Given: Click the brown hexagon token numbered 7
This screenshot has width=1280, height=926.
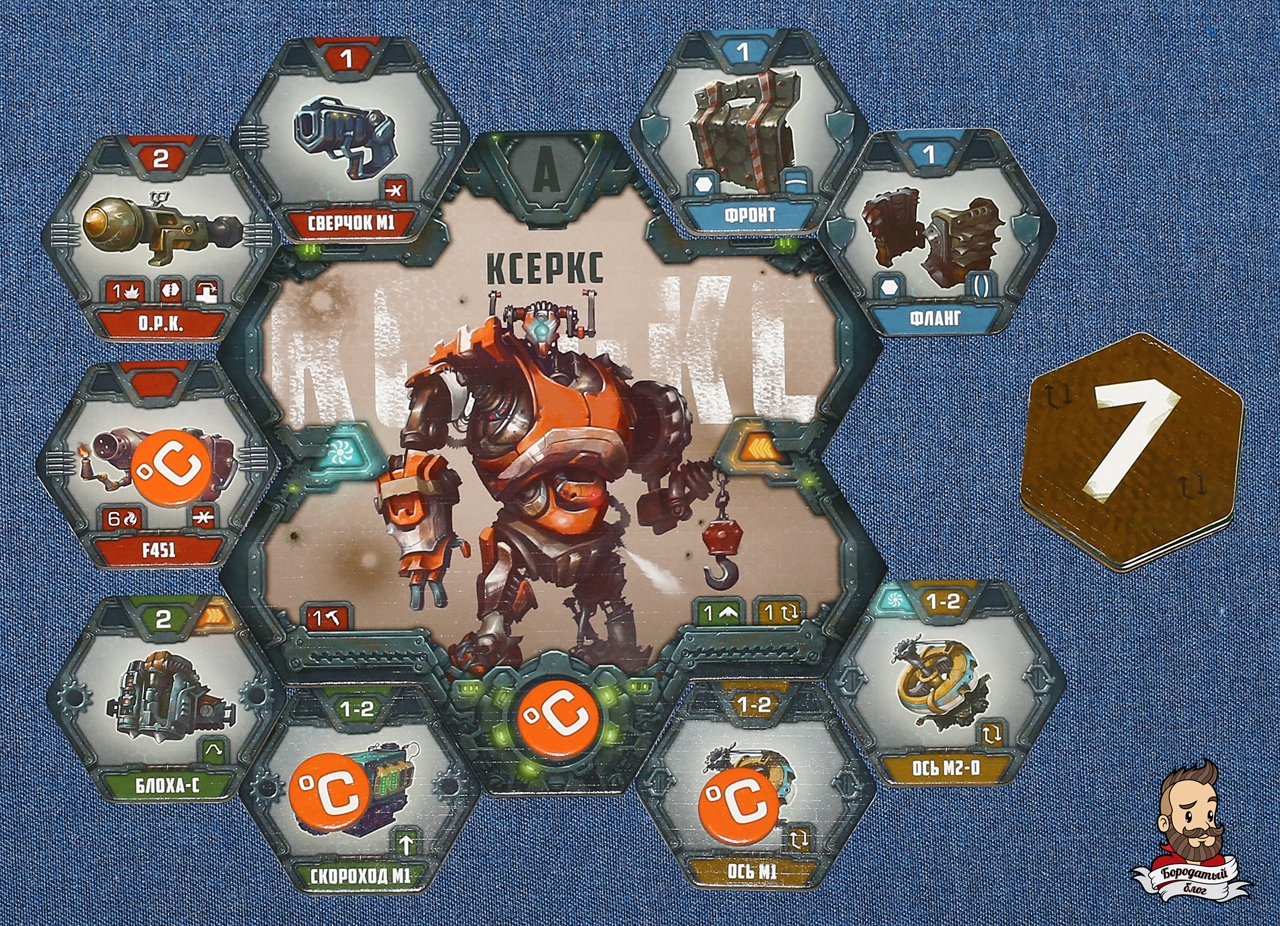Looking at the screenshot, I should tap(1131, 450).
